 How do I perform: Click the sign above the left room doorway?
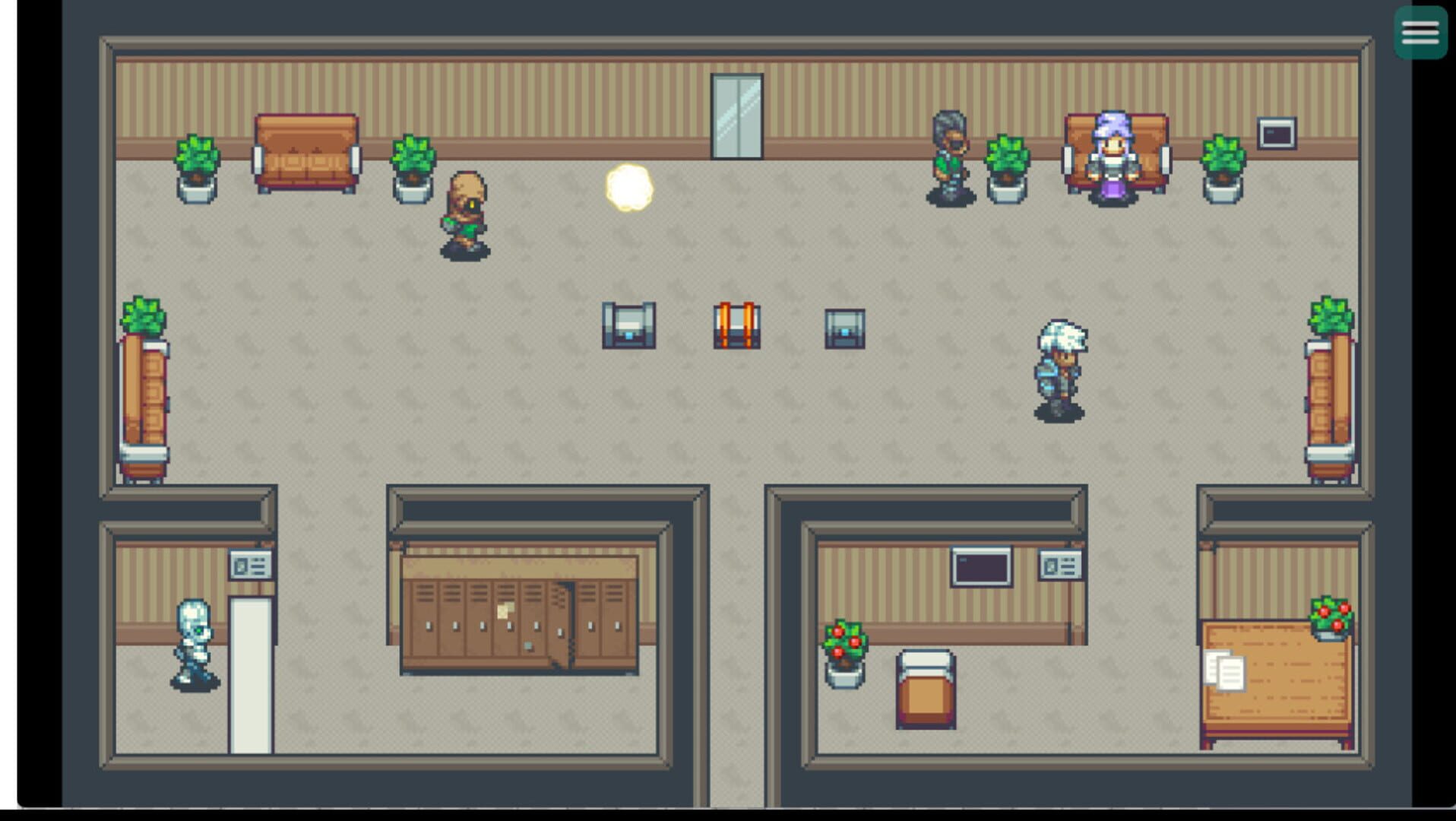252,564
